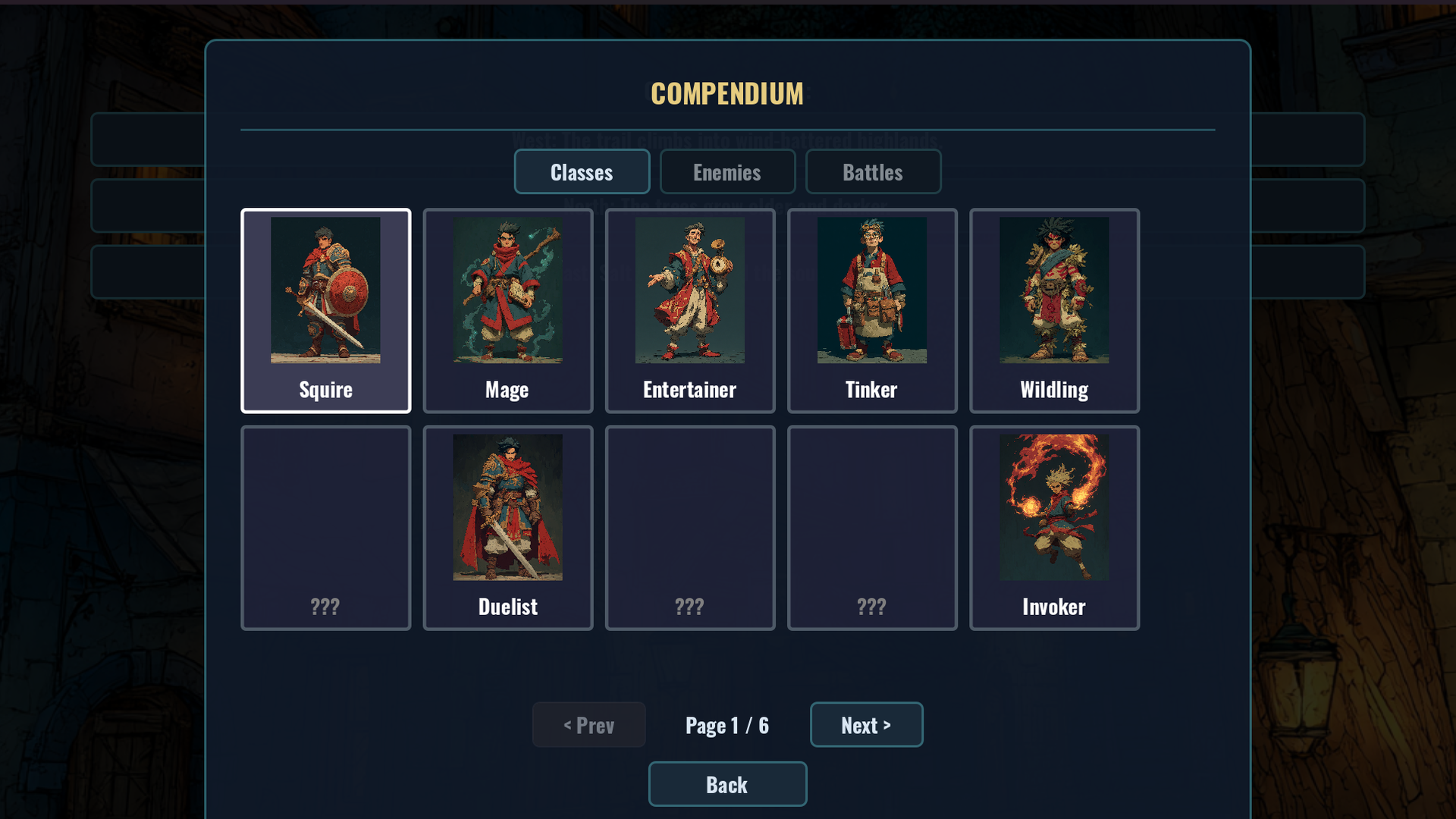Select the Classes tab
This screenshot has width=1456, height=819.
coord(582,171)
